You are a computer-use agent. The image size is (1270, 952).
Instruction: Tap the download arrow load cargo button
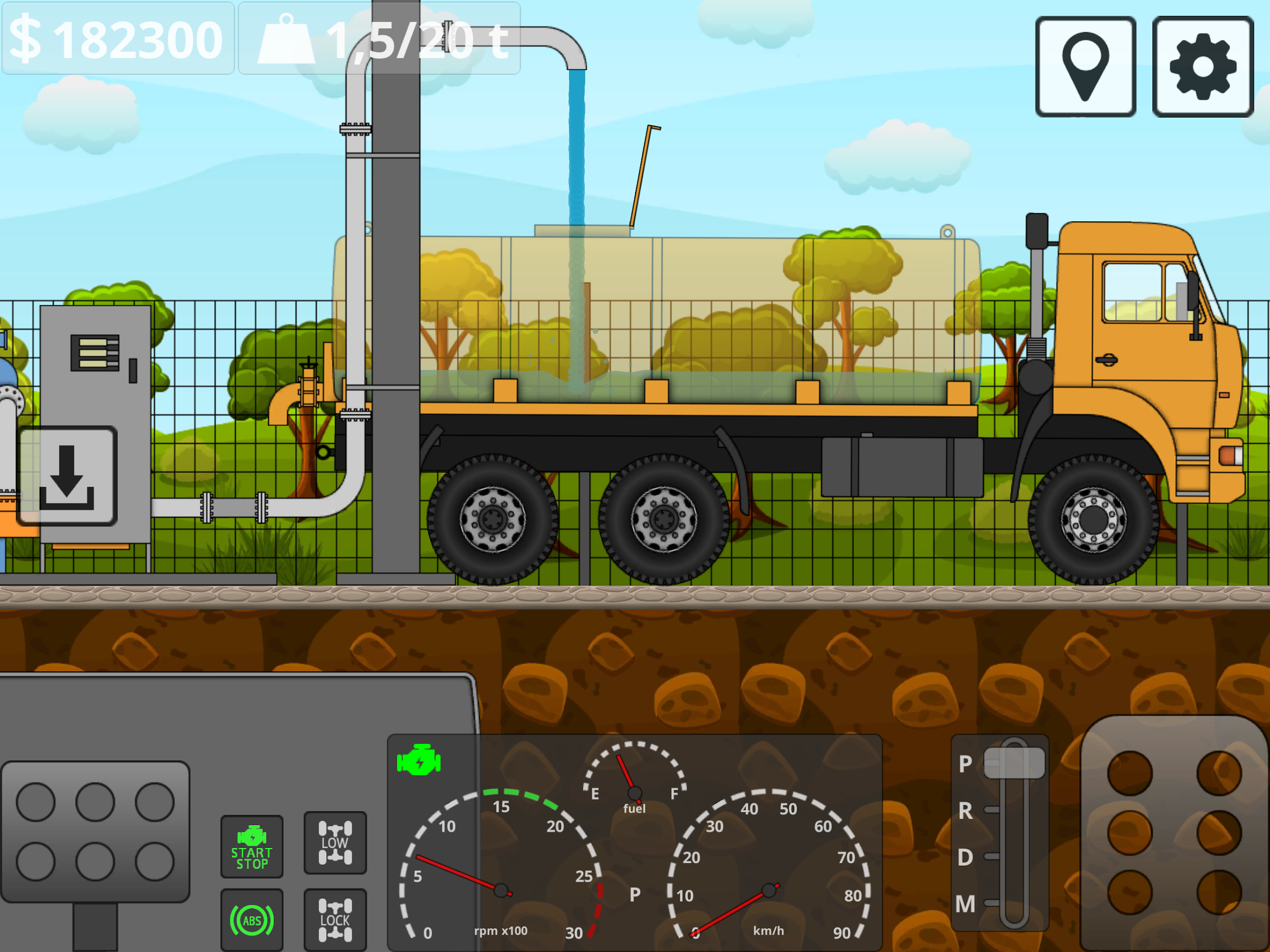[67, 477]
